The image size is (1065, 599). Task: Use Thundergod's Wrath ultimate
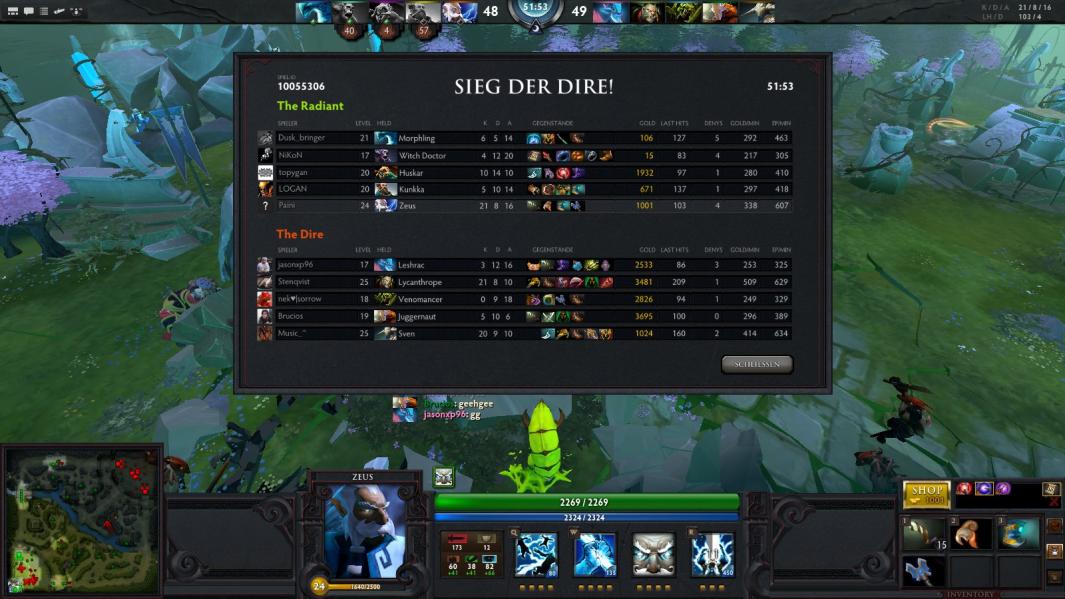pyautogui.click(x=712, y=555)
